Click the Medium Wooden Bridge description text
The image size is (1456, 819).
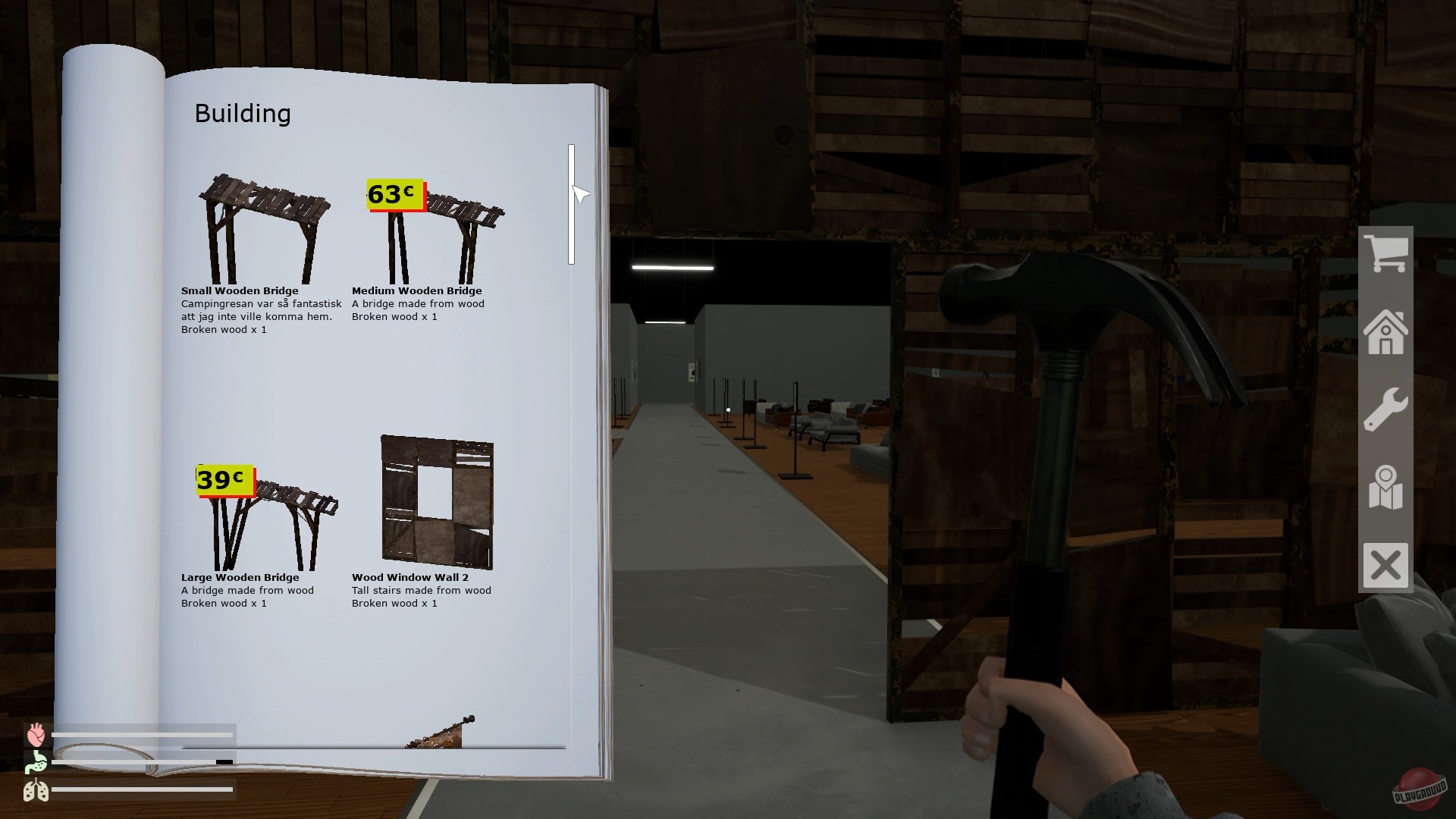418,309
